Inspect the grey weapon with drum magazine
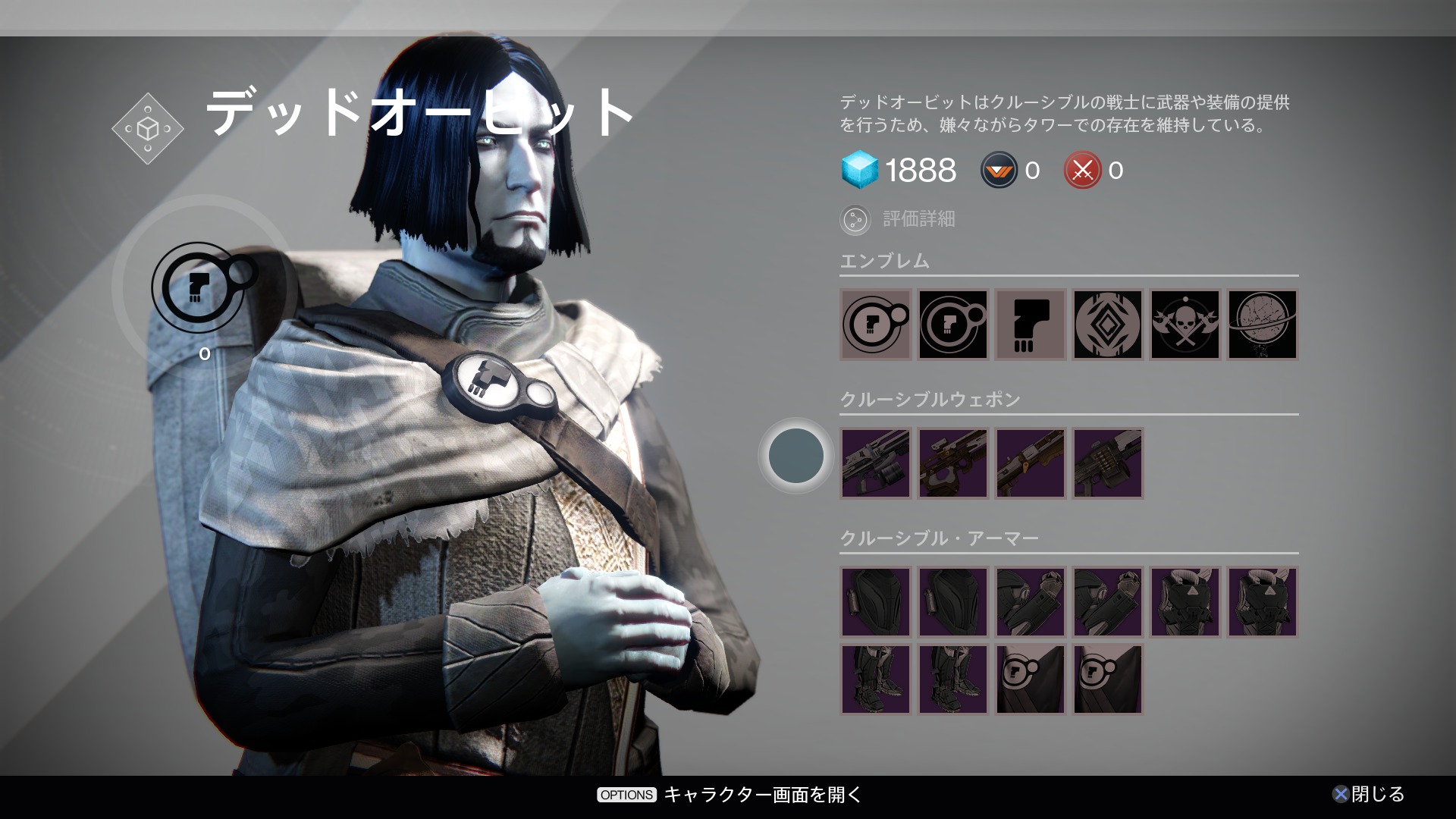 [x=875, y=463]
